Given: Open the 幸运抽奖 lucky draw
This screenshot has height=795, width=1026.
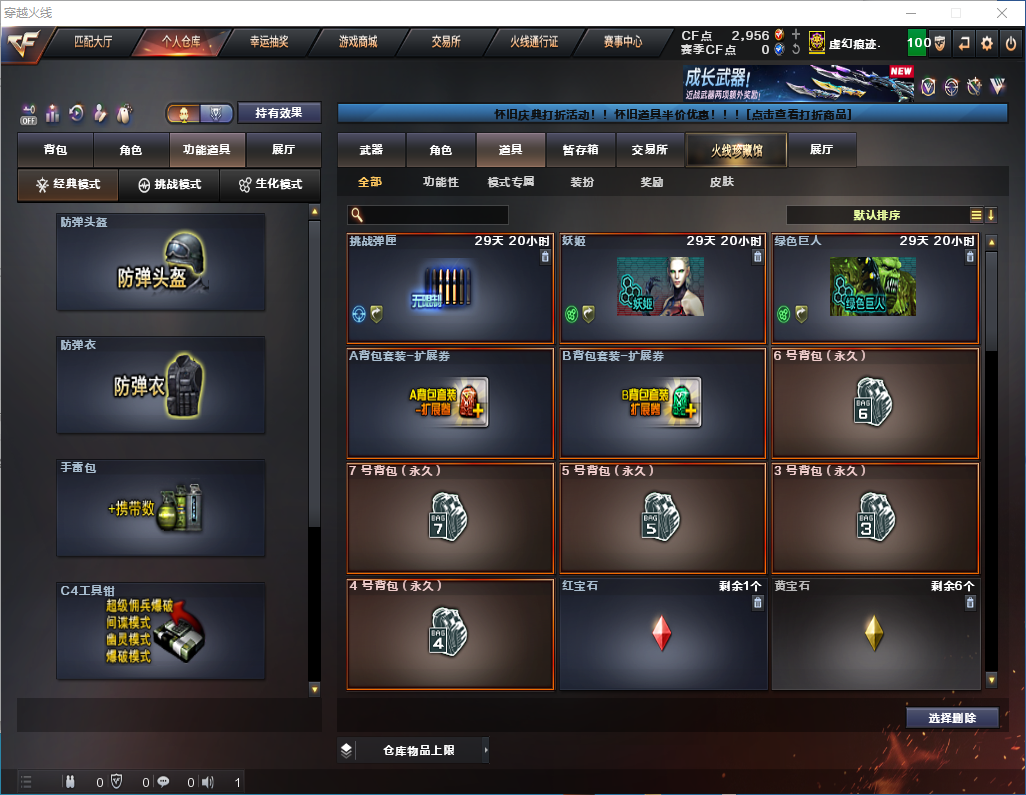Looking at the screenshot, I should click(269, 42).
